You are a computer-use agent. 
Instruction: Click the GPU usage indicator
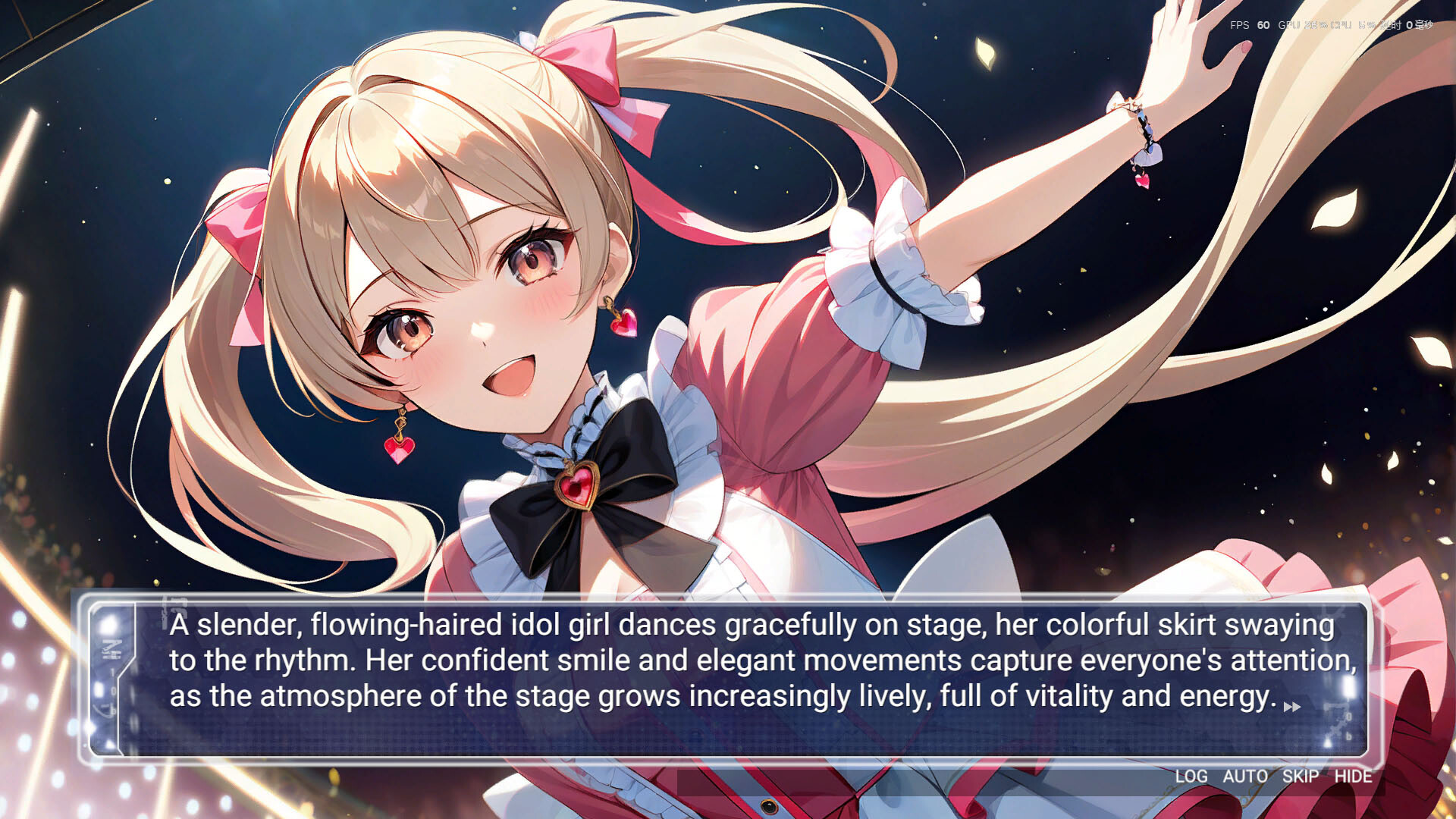1302,25
